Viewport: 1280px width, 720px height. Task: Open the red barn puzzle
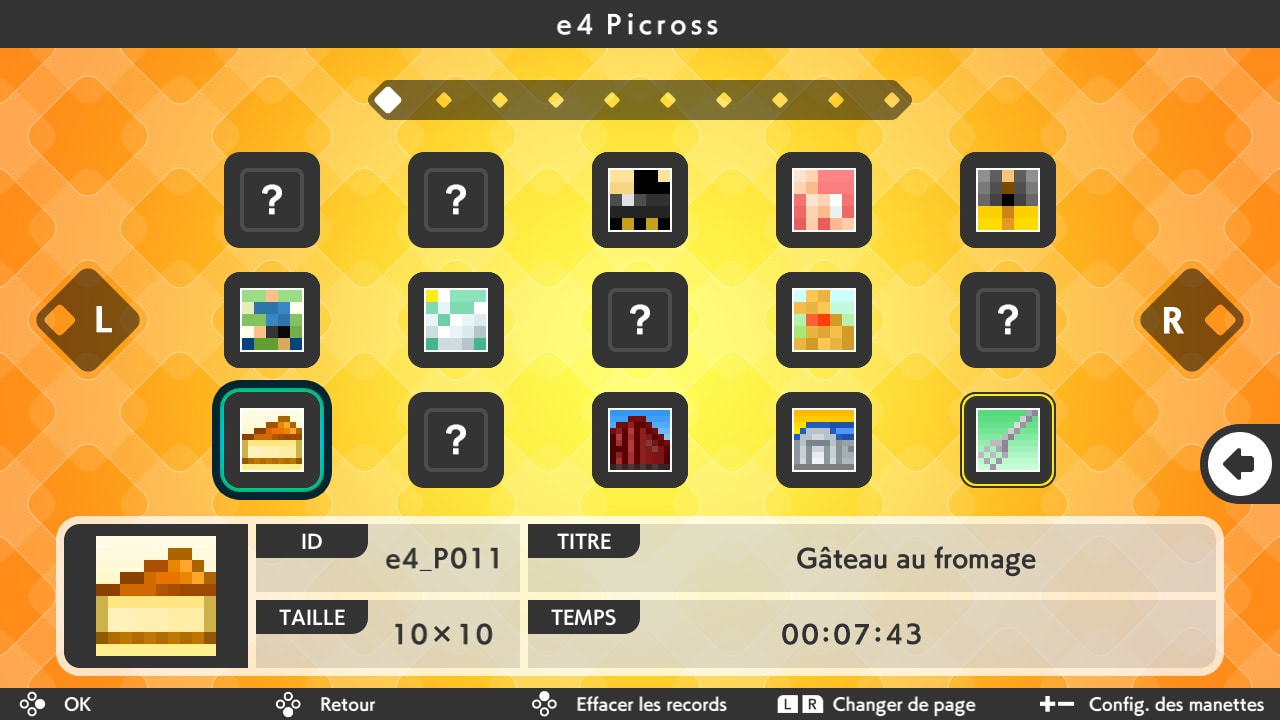tap(639, 440)
